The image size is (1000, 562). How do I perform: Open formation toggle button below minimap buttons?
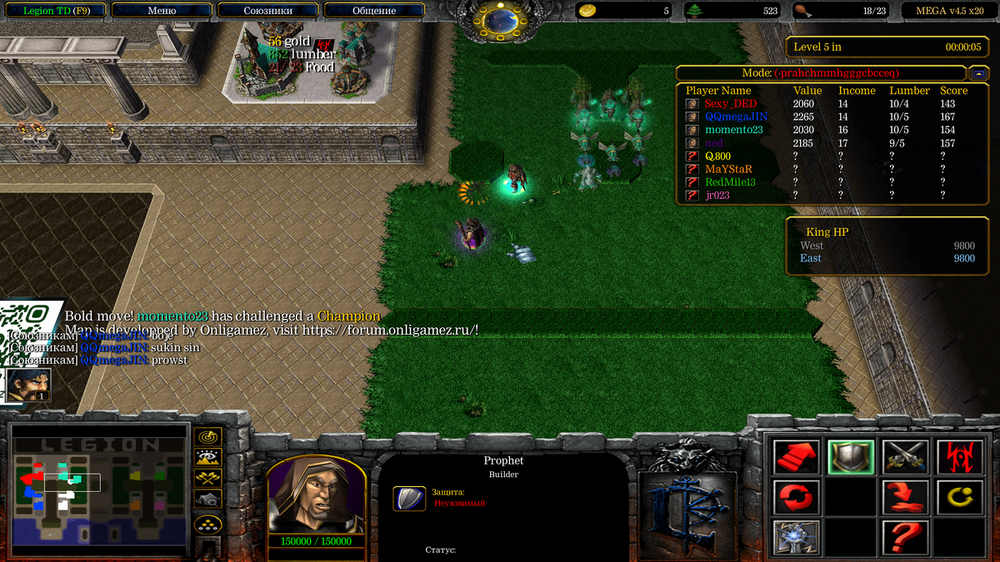pos(208,523)
